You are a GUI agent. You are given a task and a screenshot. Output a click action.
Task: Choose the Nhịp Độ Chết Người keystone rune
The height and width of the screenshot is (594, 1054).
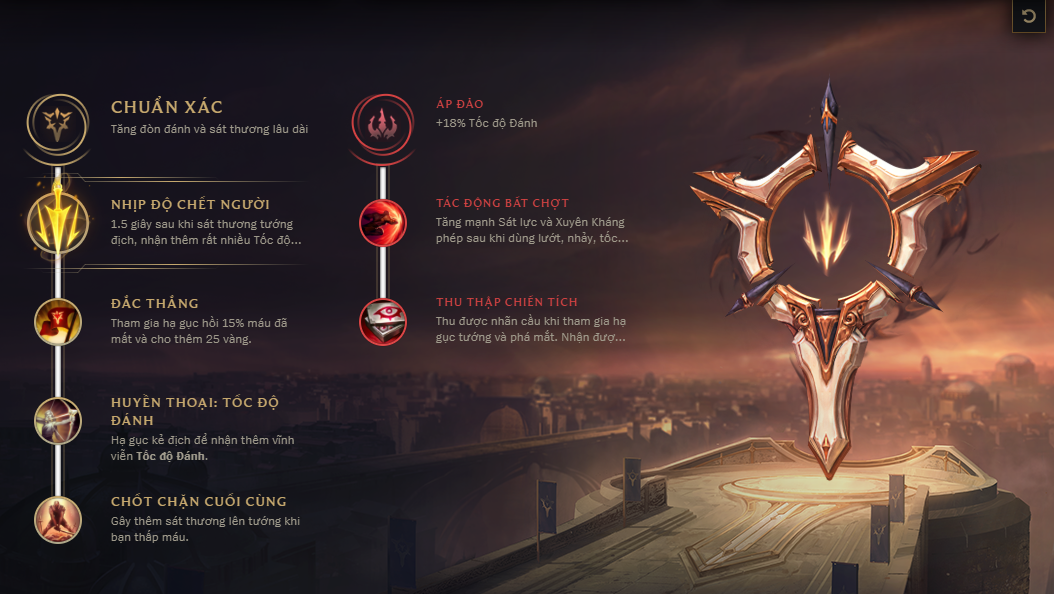tap(58, 222)
